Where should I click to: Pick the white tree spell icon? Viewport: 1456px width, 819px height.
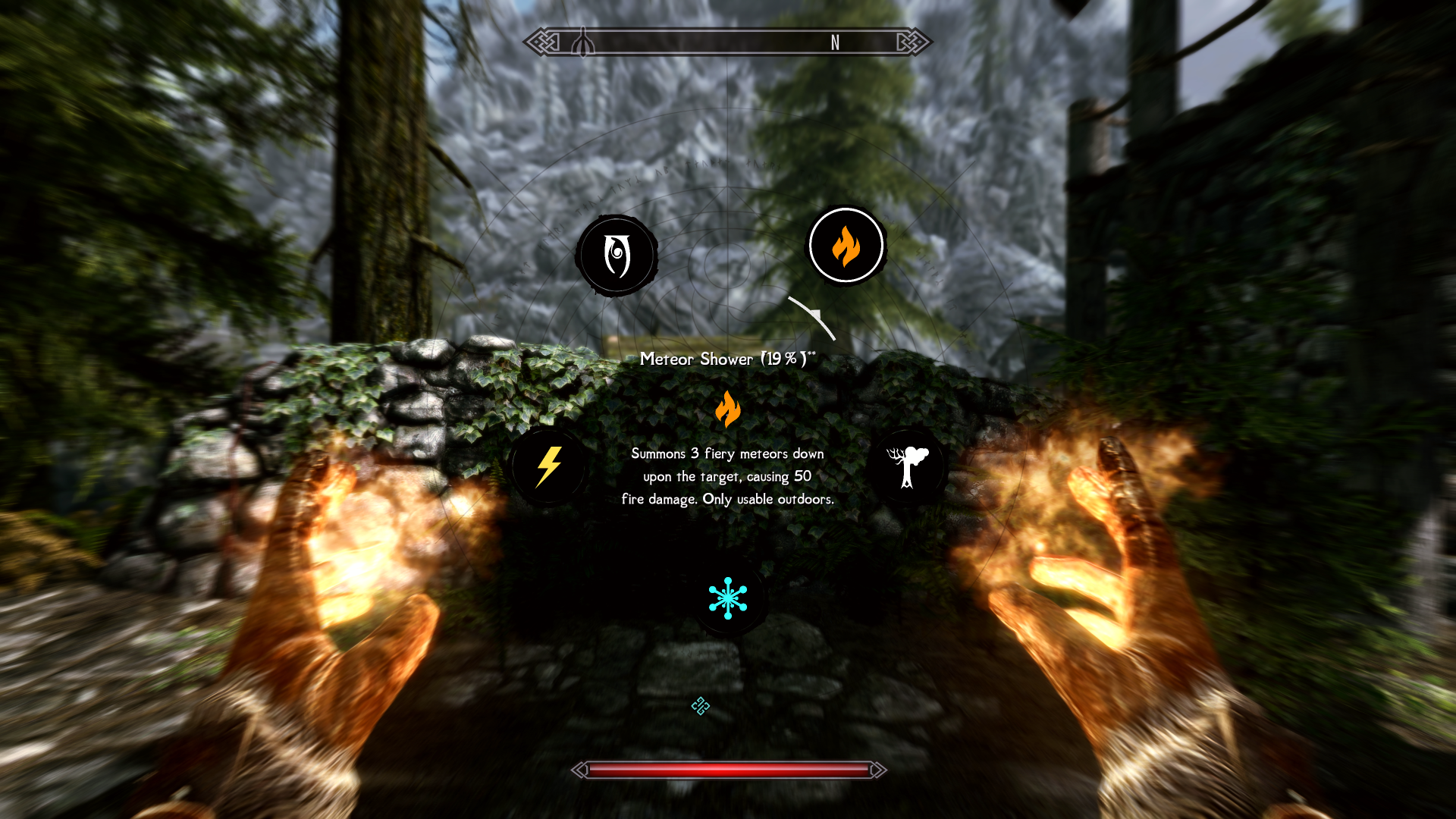(907, 466)
